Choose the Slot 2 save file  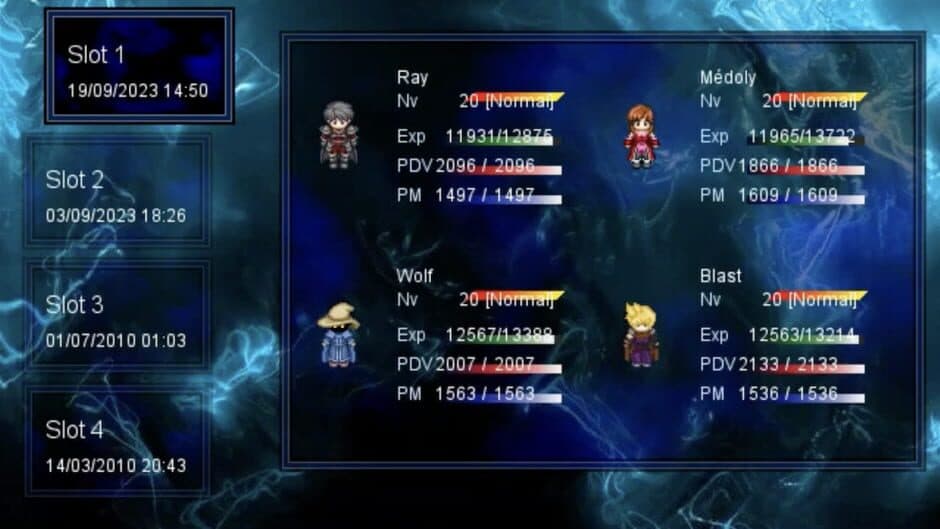(117, 194)
